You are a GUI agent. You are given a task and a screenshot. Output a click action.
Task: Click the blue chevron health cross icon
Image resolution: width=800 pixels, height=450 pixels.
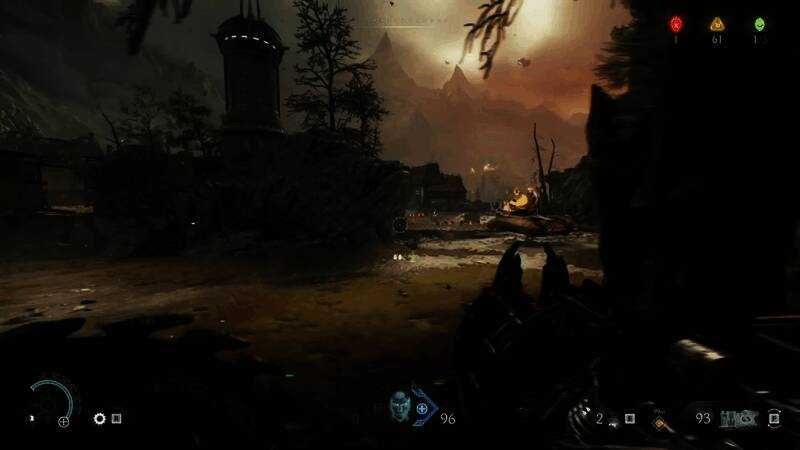pos(423,408)
